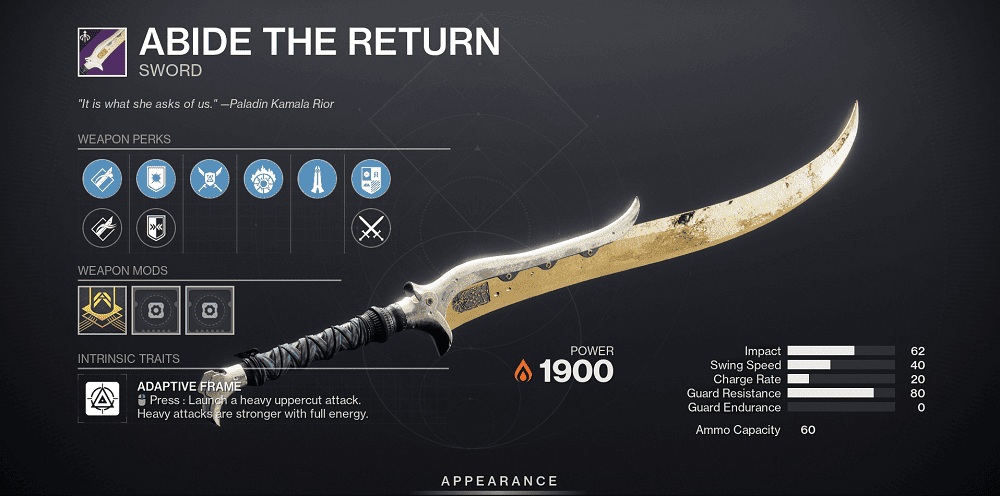Viewport: 1000px width, 496px height.
Task: Select the flaming ring perk icon
Action: coord(263,181)
